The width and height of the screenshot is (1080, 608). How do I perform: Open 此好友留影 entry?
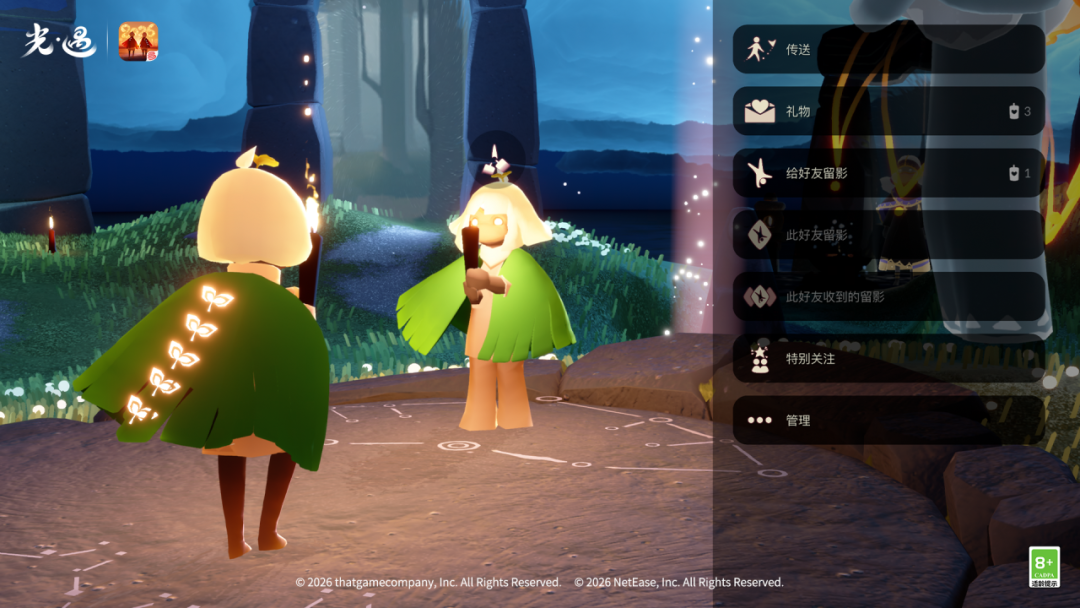coord(888,235)
